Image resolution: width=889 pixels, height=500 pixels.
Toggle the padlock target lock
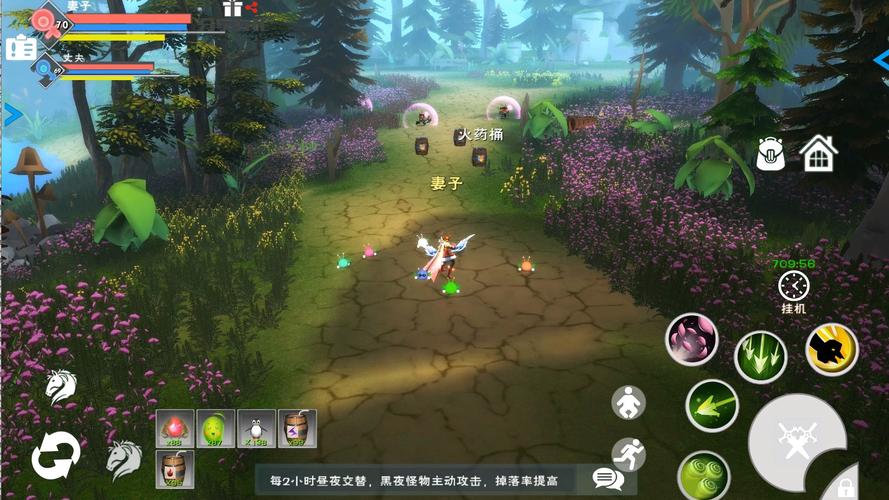[x=846, y=486]
